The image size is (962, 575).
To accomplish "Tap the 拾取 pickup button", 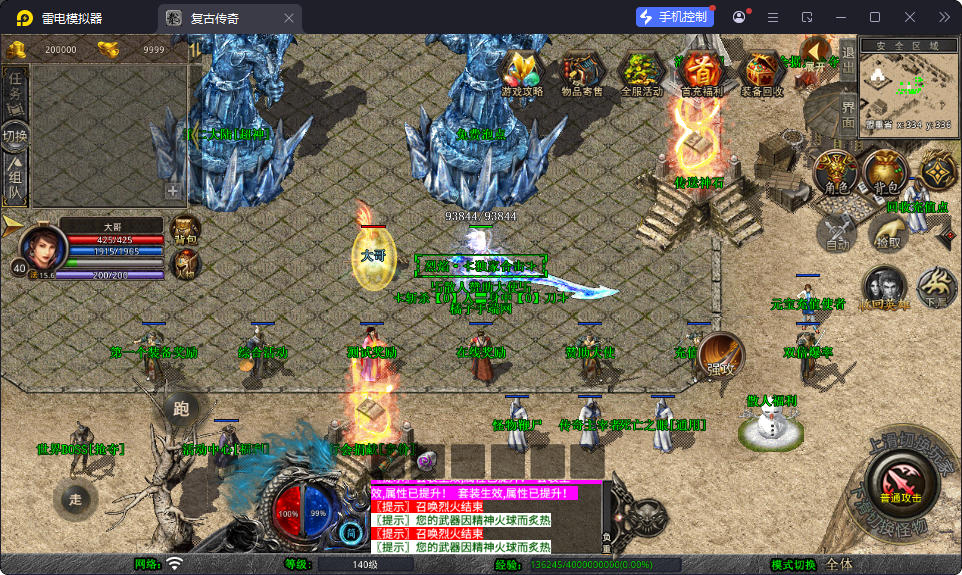I will (x=886, y=235).
